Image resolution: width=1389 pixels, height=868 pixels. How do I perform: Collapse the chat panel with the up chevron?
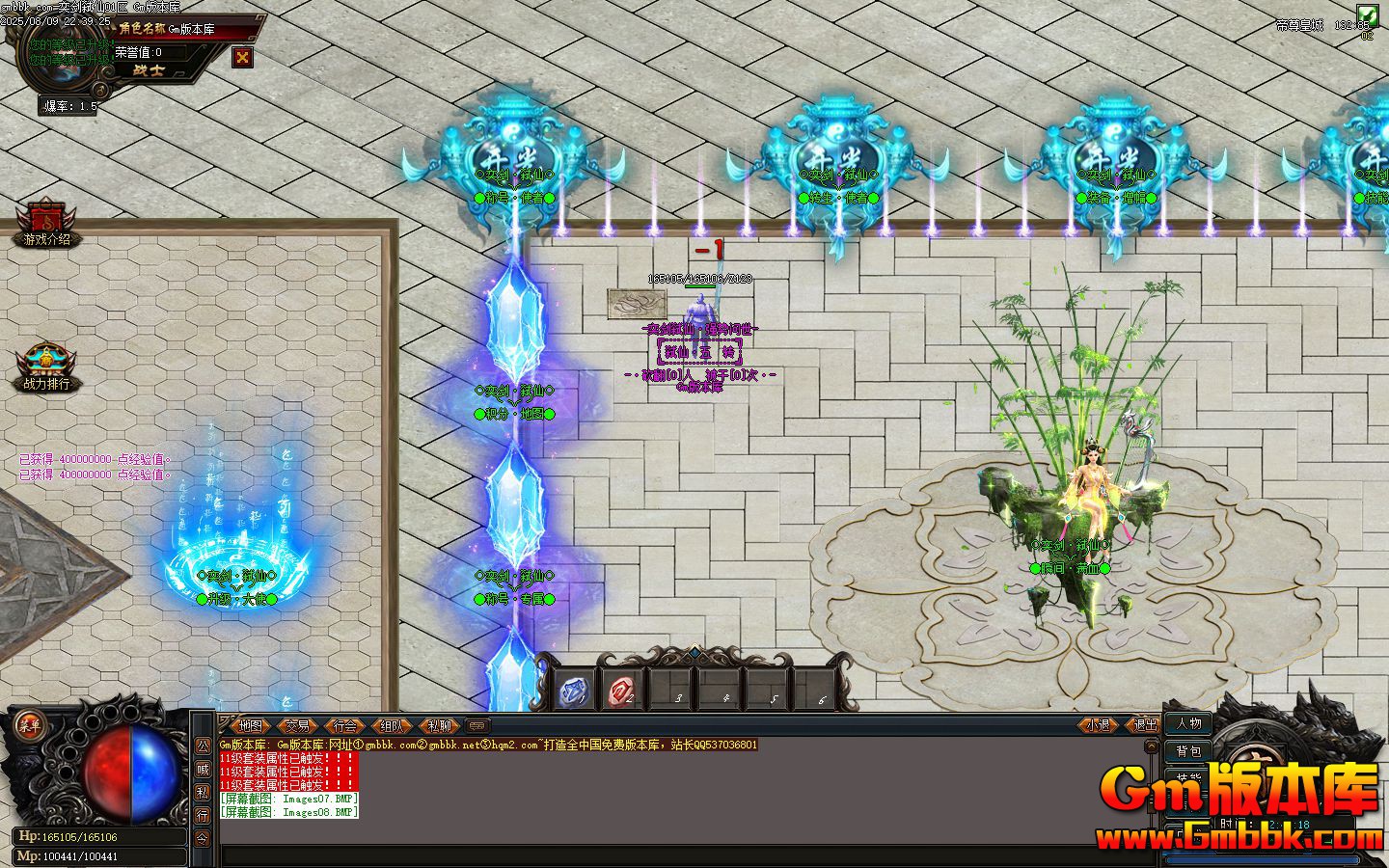(x=1151, y=746)
